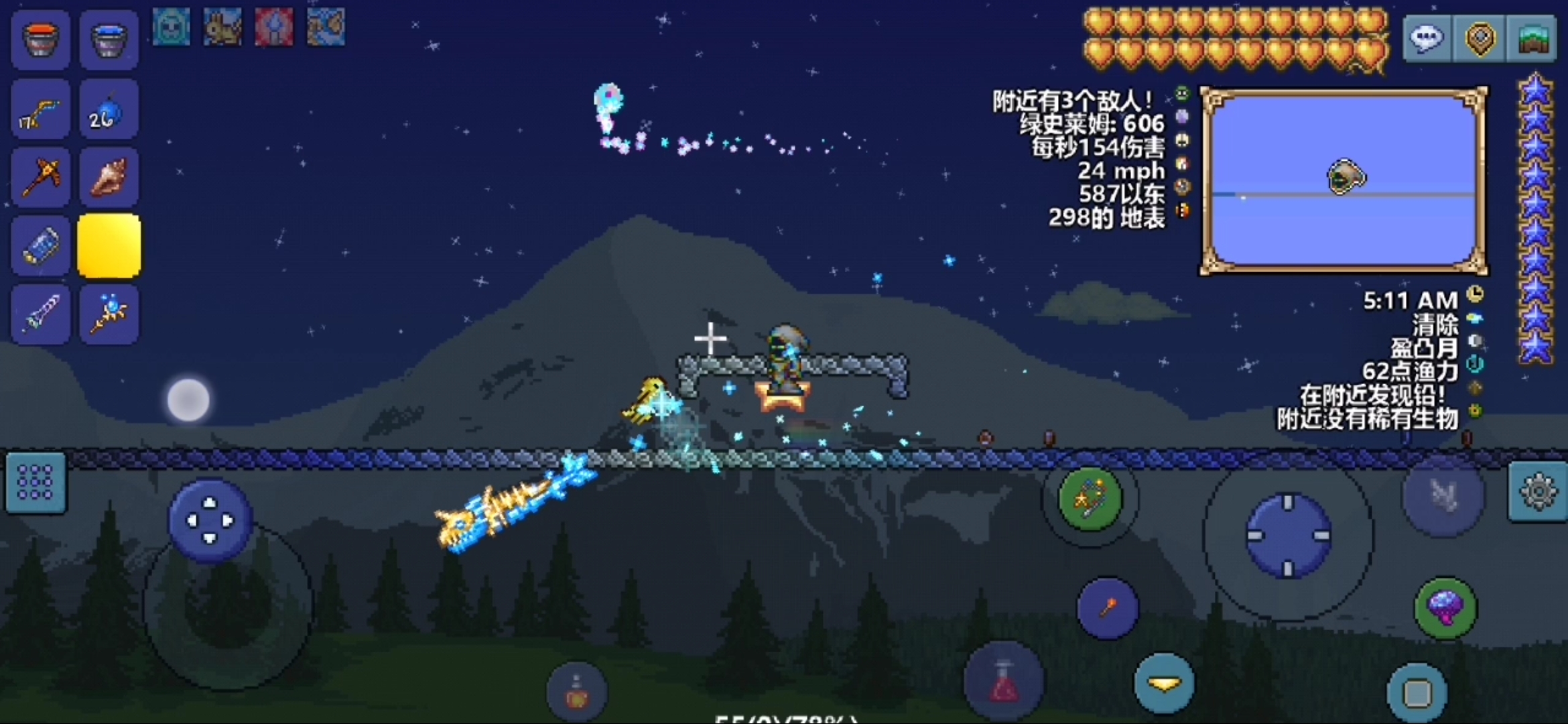Tap the grappling hook button

coord(1107,608)
